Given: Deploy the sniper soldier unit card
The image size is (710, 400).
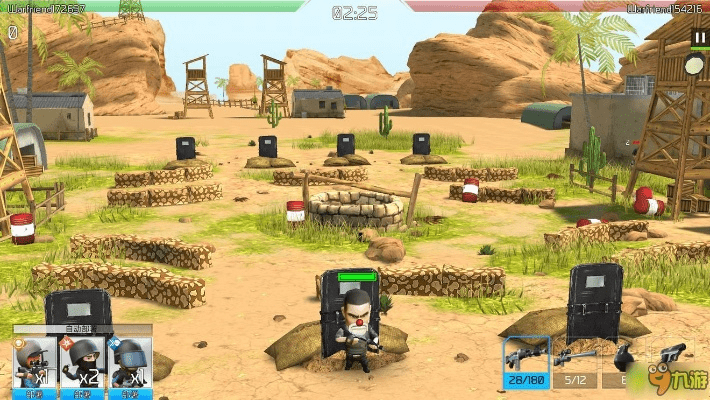Looking at the screenshot, I should (35, 363).
